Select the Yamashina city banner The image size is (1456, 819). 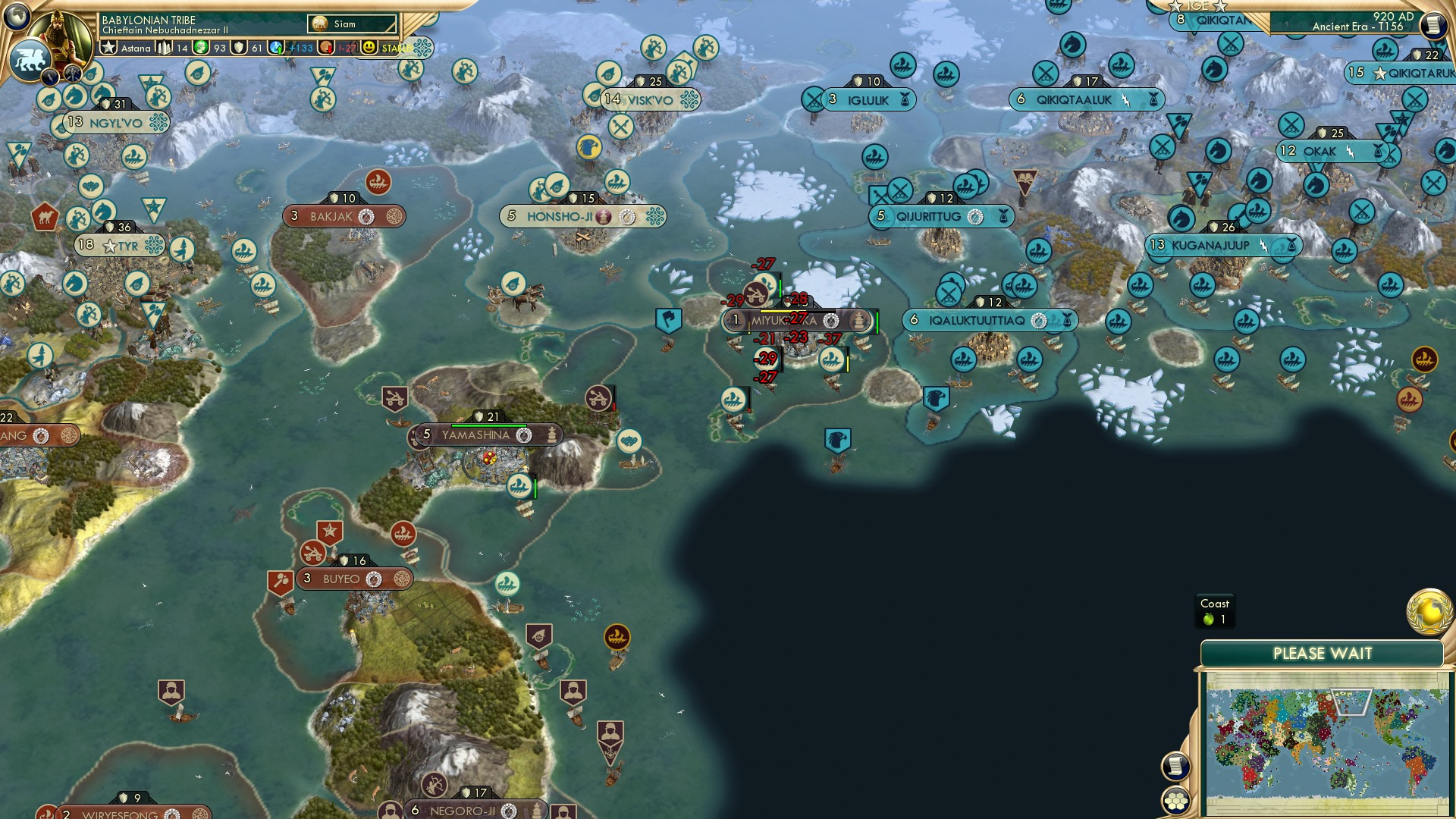click(476, 435)
